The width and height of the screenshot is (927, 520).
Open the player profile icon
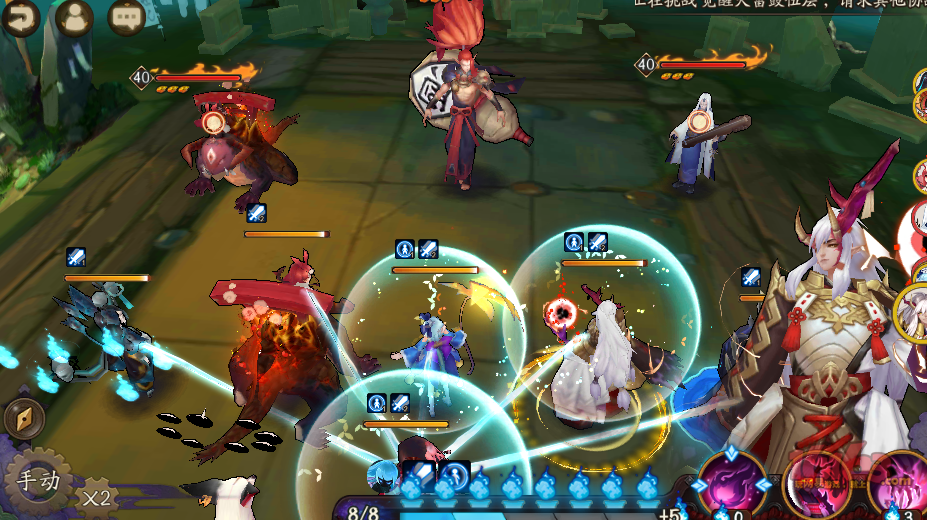pyautogui.click(x=74, y=17)
